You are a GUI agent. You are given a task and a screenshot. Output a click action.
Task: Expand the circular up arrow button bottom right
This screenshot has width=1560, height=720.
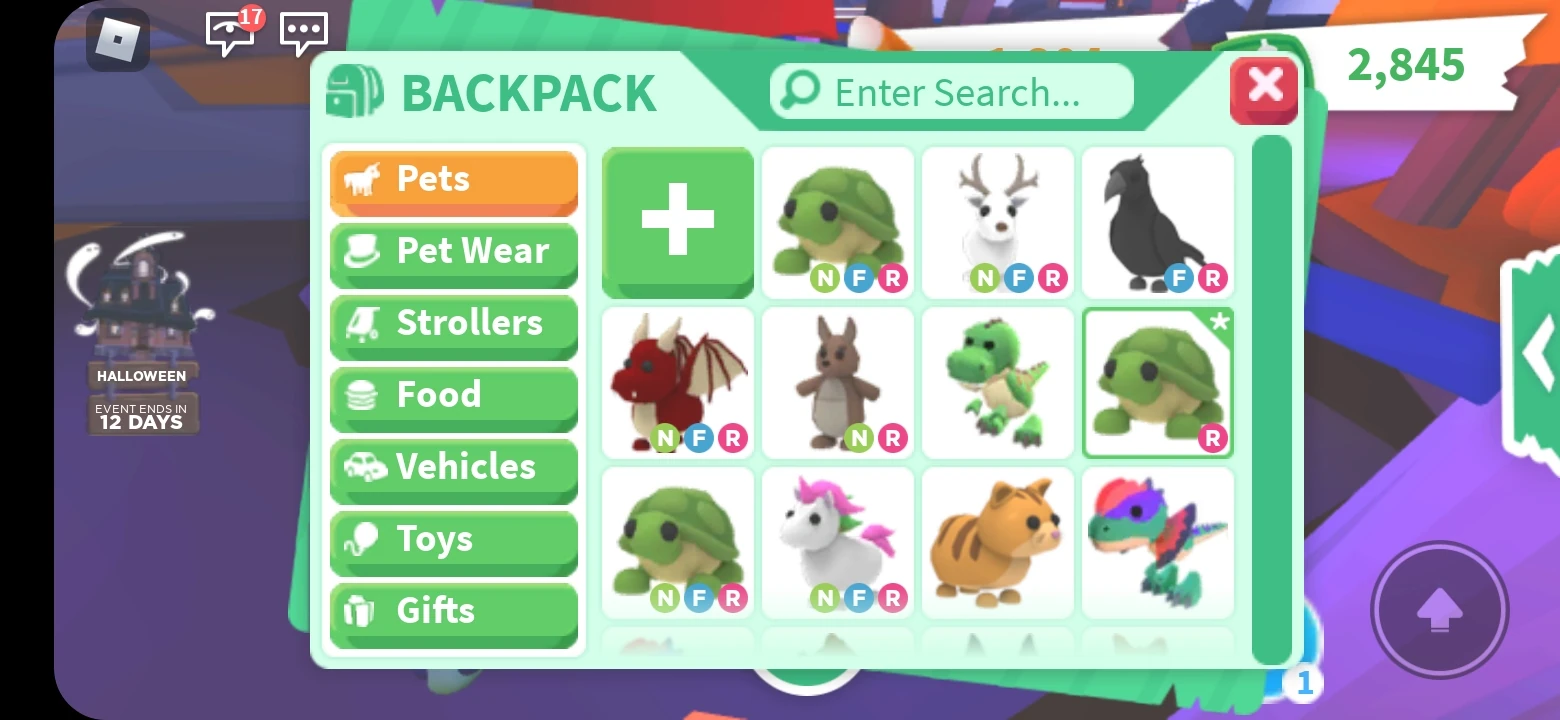[1440, 610]
